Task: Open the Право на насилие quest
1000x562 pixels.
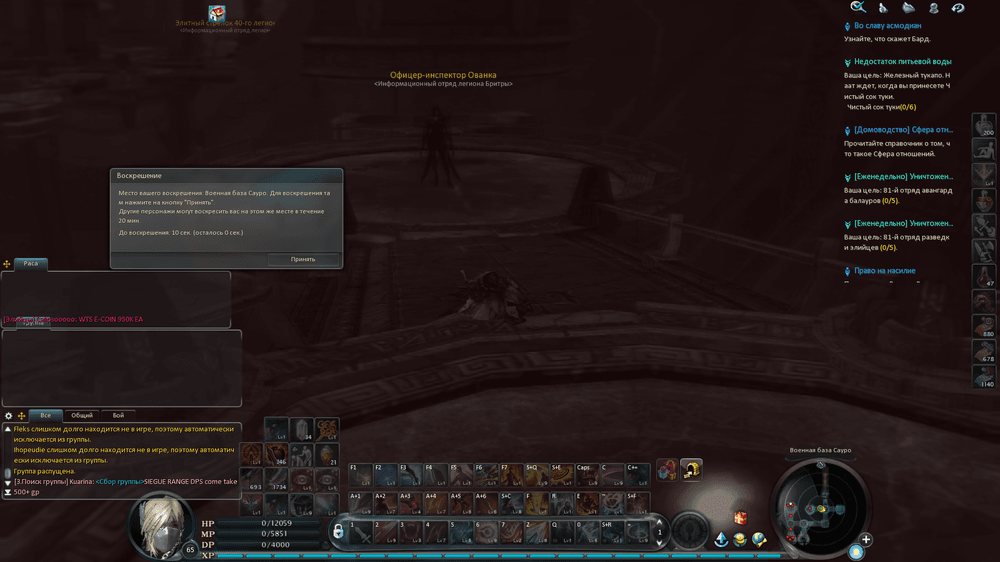Action: (884, 271)
